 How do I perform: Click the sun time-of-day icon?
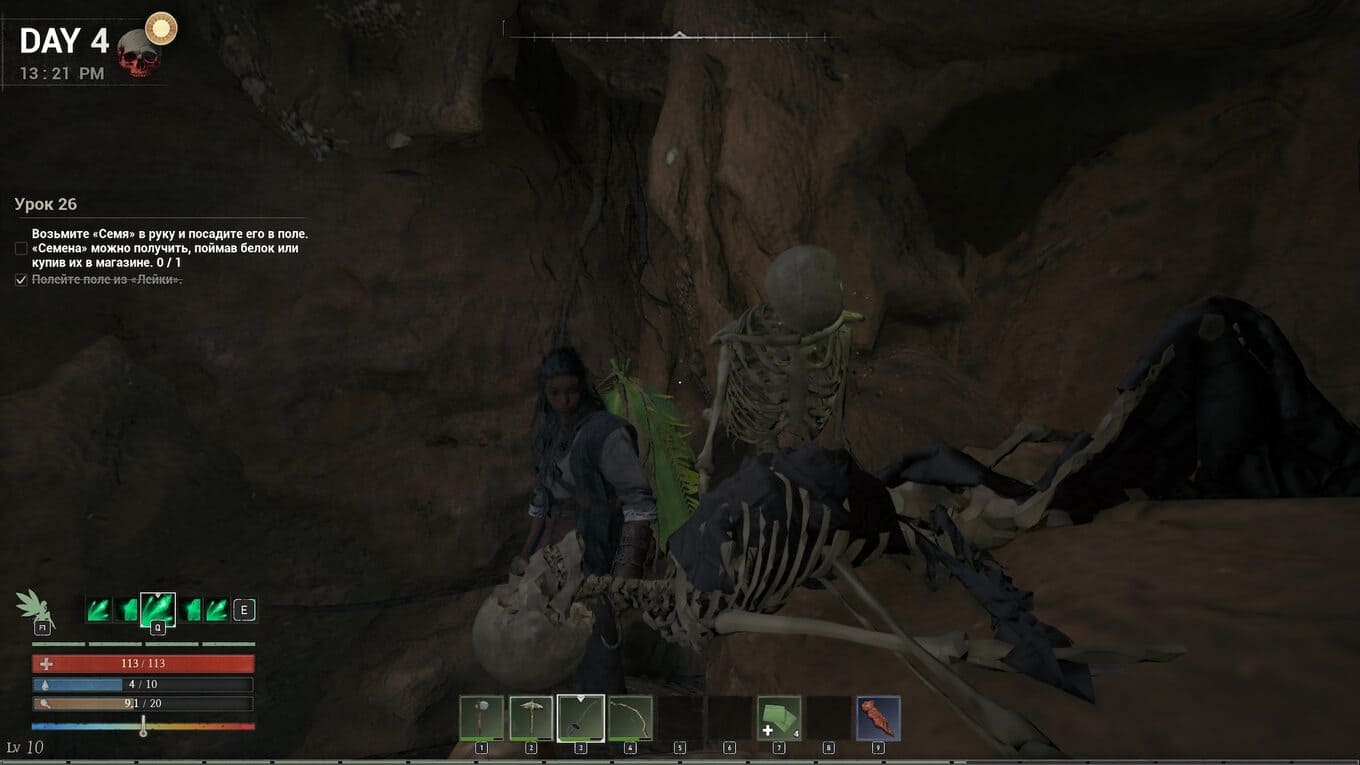coord(160,28)
